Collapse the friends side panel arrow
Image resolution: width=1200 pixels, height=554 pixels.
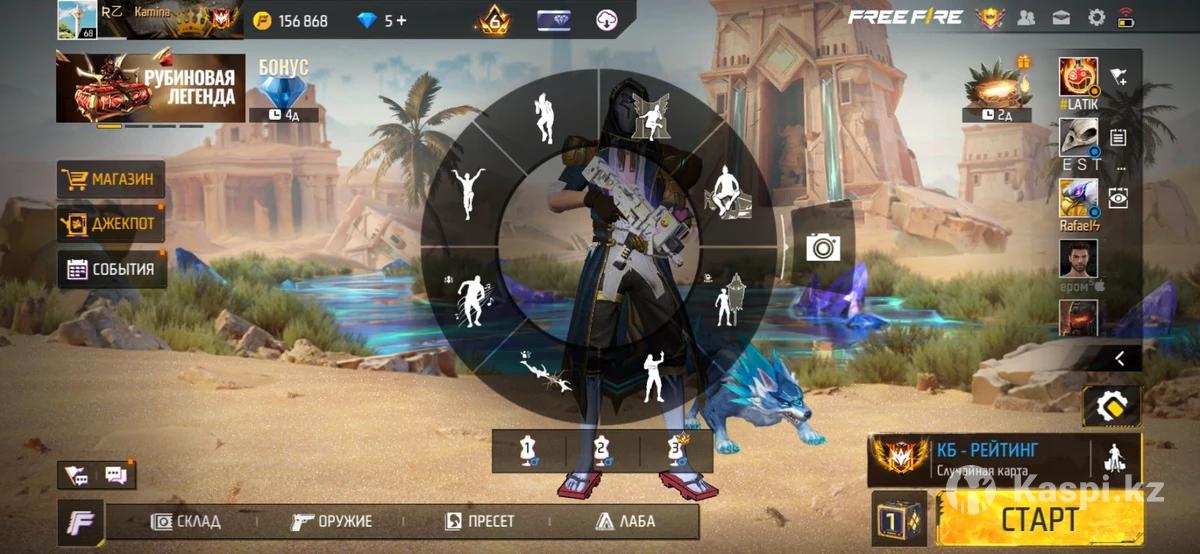(x=1120, y=357)
